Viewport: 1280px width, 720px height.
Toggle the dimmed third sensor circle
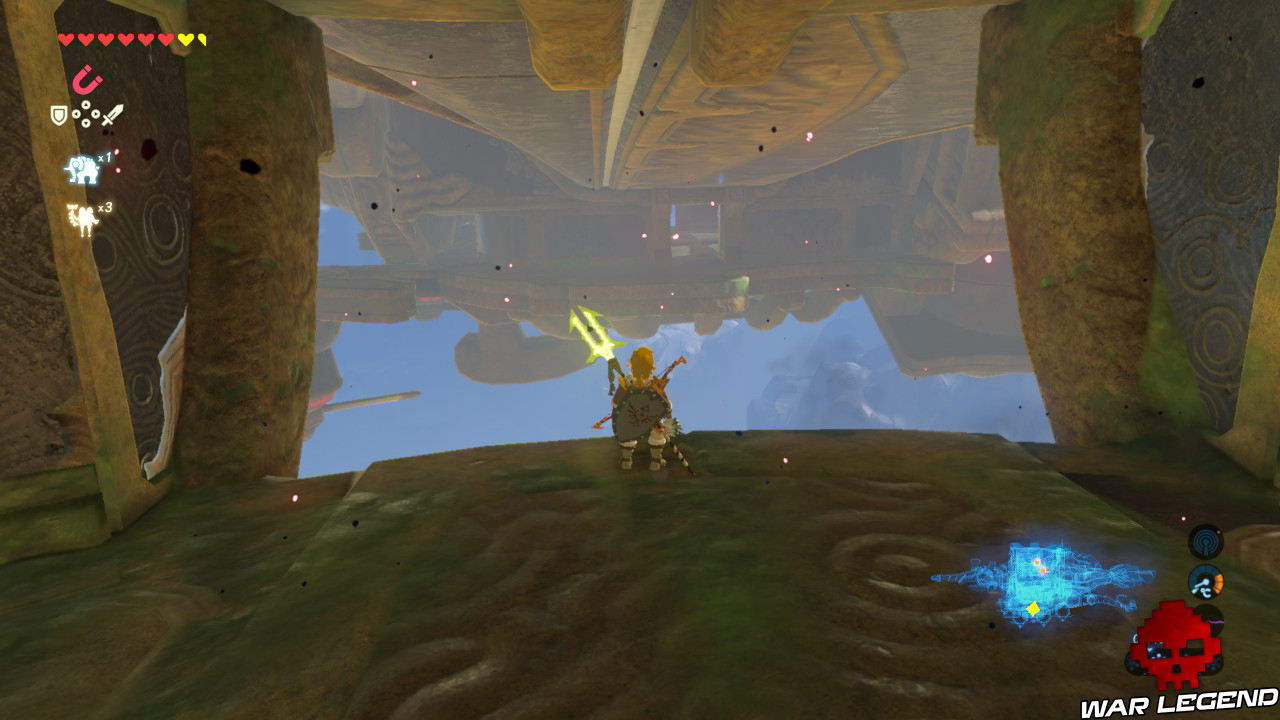coord(1209,618)
